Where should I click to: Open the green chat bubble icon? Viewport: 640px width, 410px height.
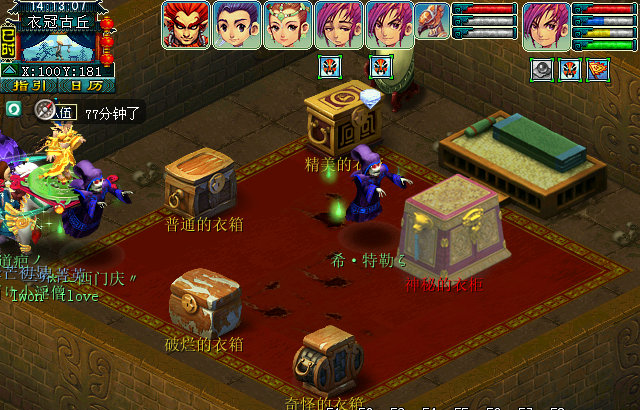pyautogui.click(x=13, y=108)
